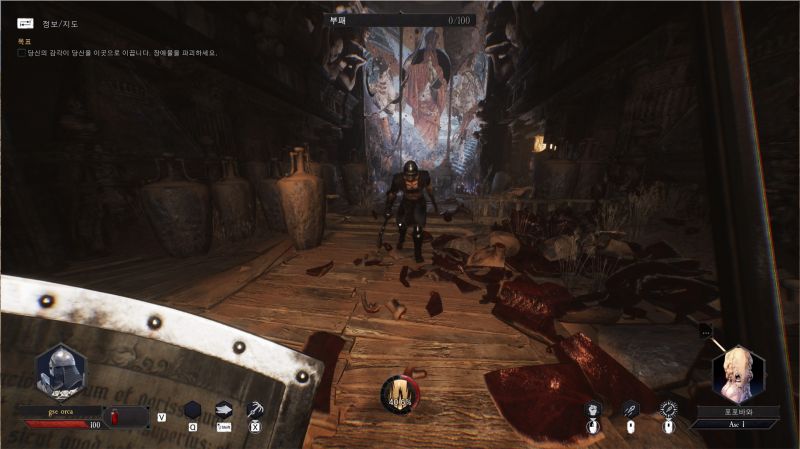Choose the glowing circled feather attack icon
Image resolution: width=800 pixels, height=449 pixels.
click(x=668, y=409)
